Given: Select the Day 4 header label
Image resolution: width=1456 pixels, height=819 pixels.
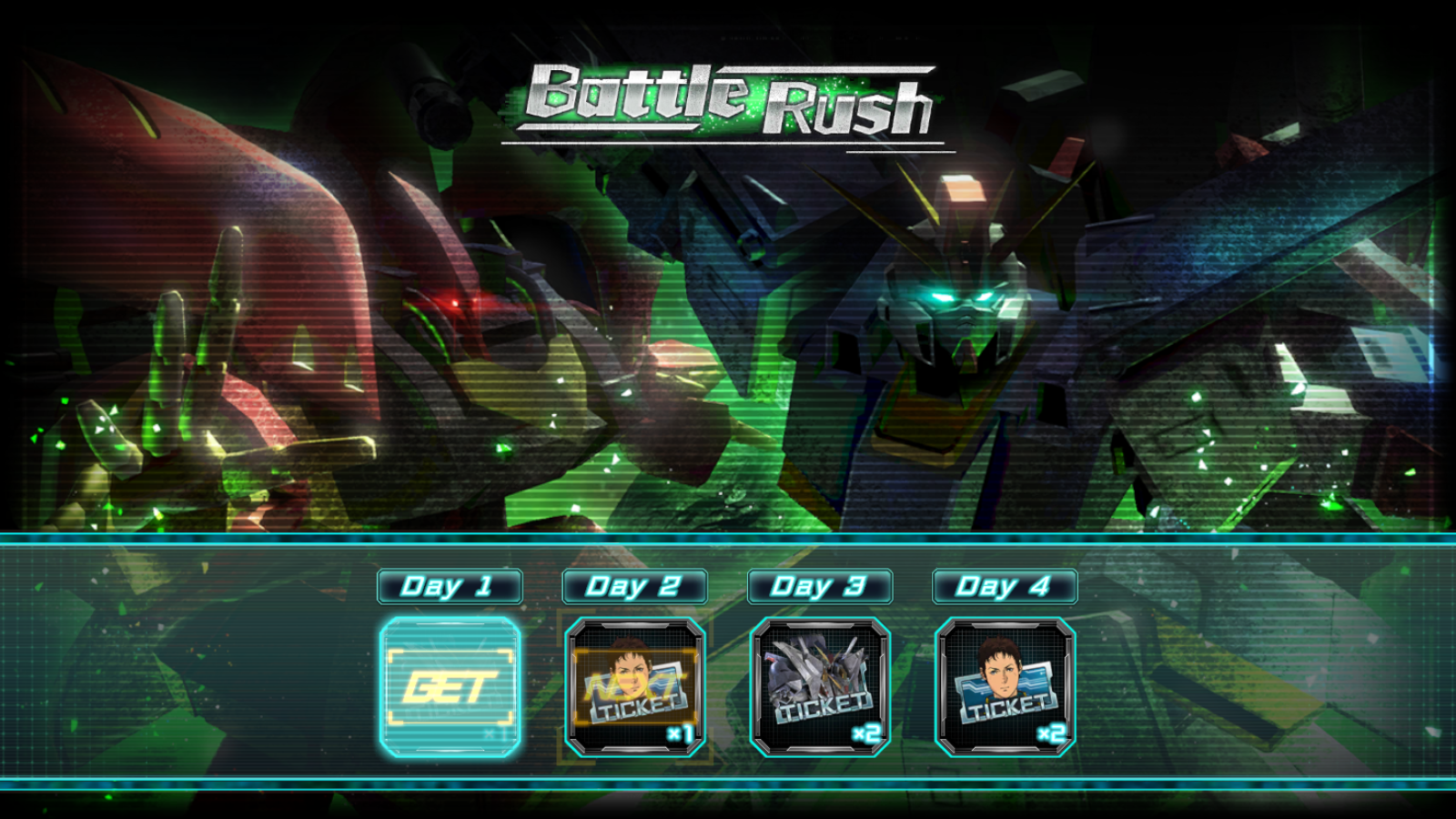Looking at the screenshot, I should pos(1004,586).
